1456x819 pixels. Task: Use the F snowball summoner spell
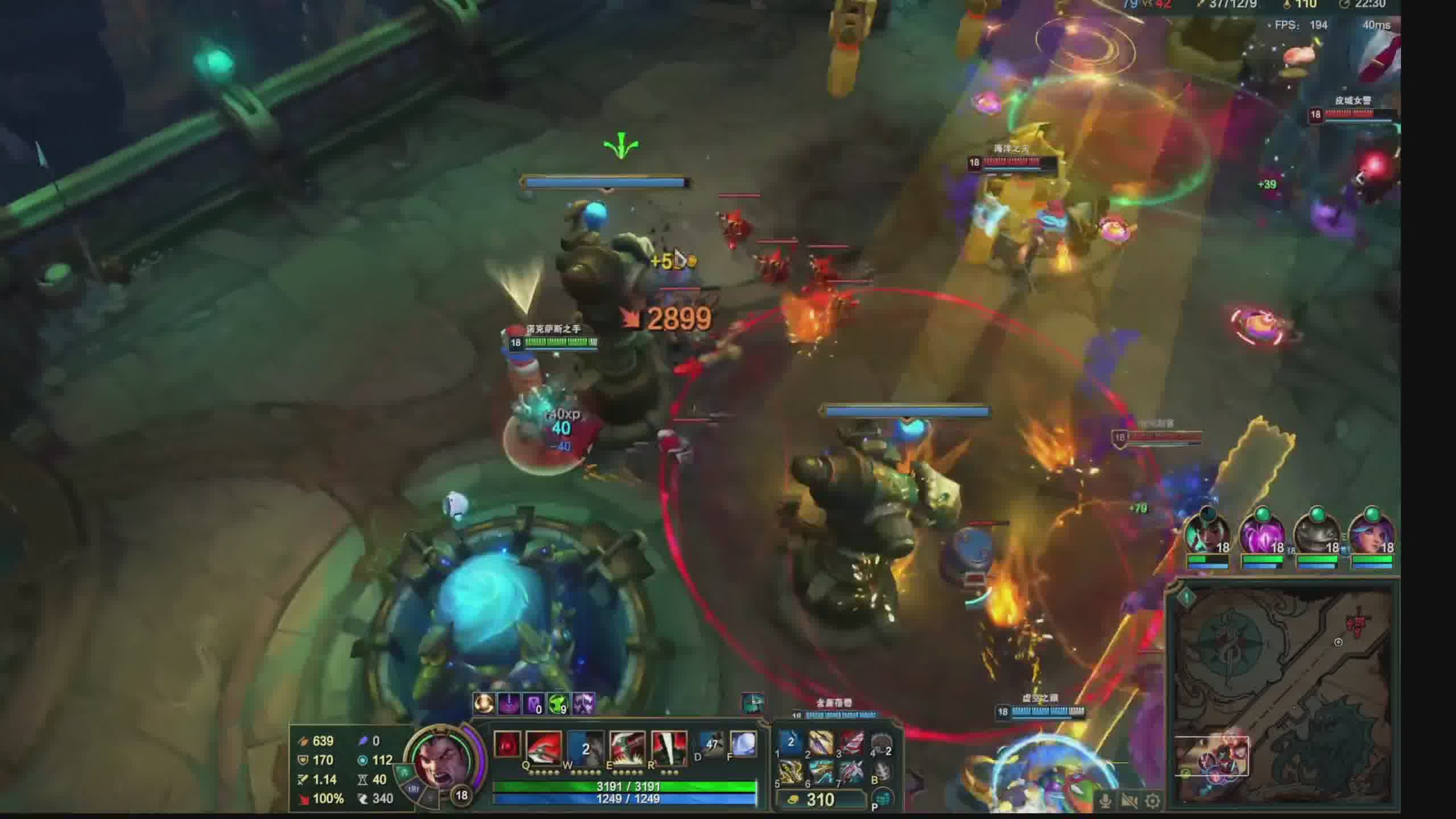pyautogui.click(x=742, y=744)
